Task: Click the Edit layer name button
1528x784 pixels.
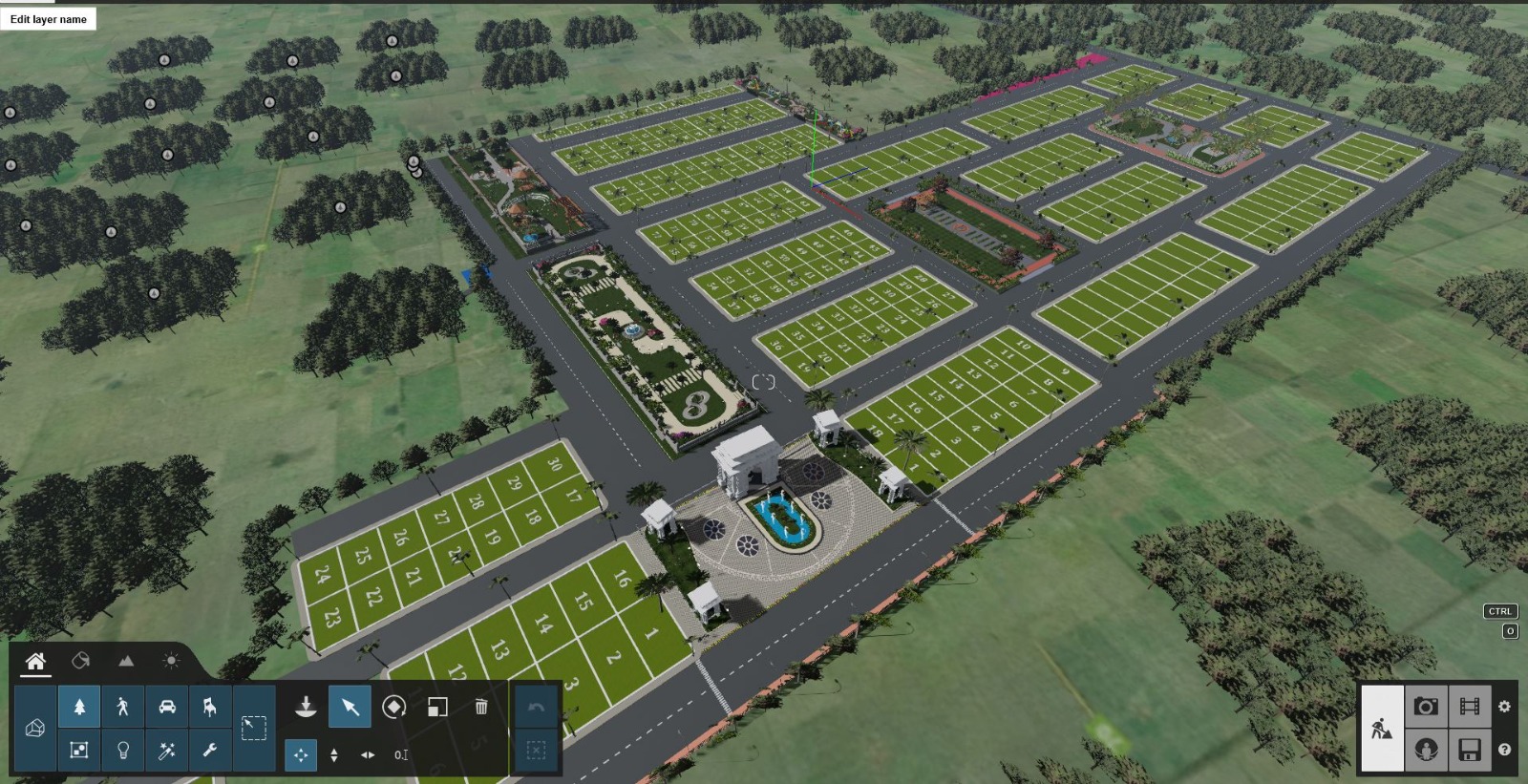Action: click(48, 18)
